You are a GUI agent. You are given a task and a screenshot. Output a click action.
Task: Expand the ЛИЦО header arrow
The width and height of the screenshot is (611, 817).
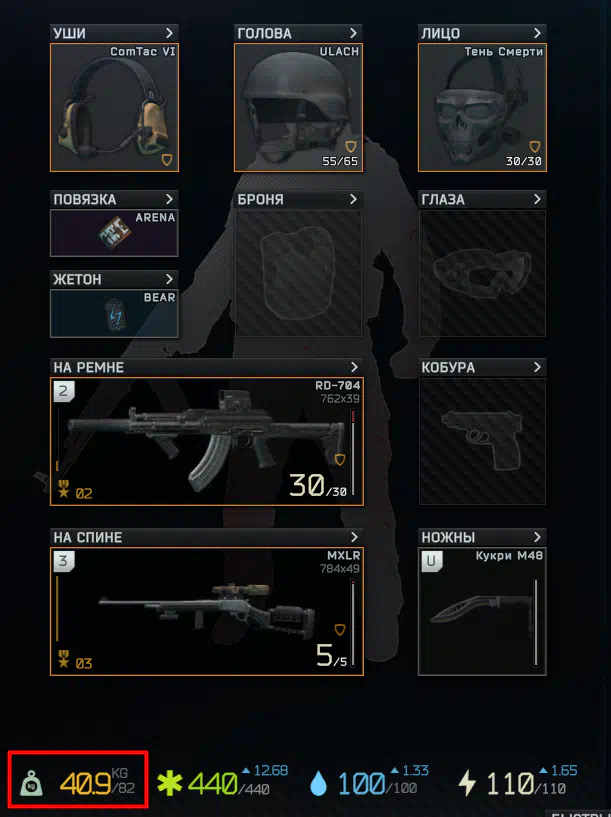point(537,34)
